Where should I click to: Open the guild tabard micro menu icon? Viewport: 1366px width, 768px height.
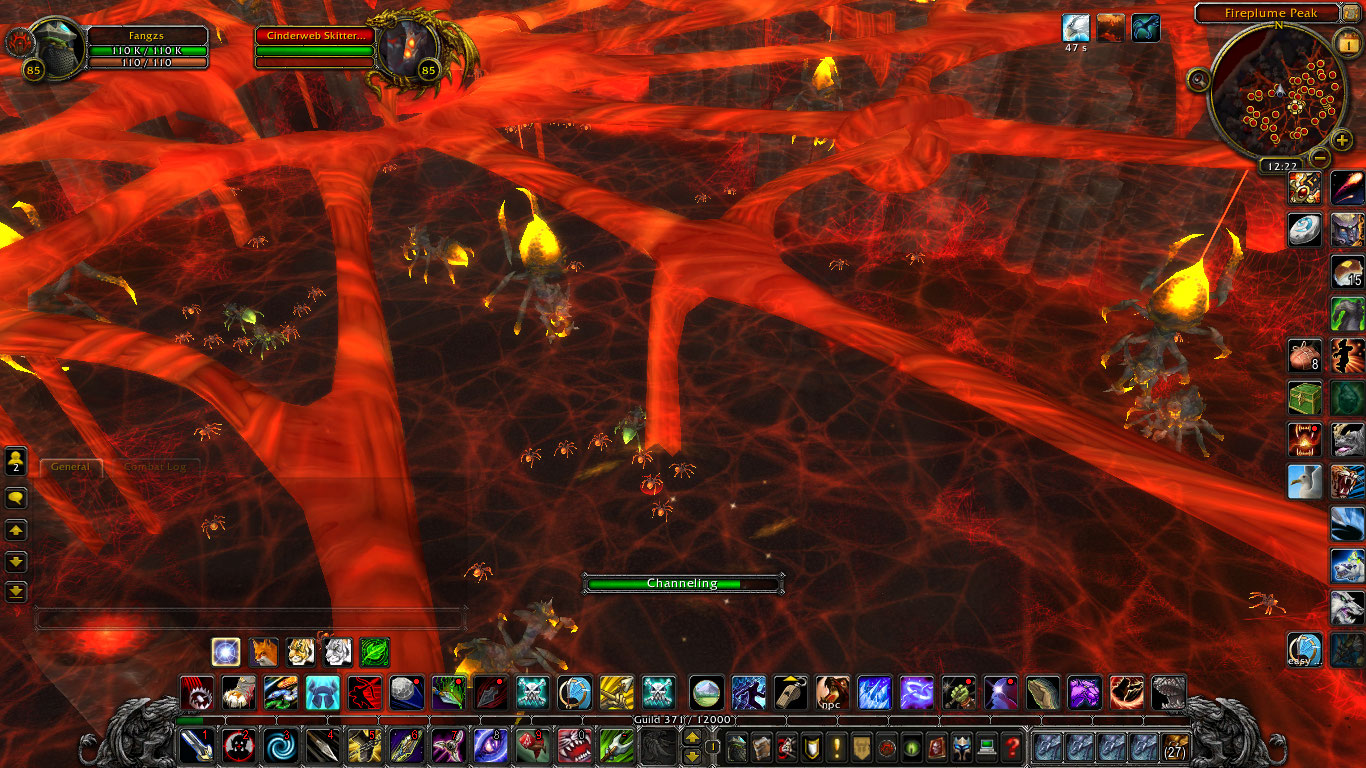pyautogui.click(x=860, y=748)
